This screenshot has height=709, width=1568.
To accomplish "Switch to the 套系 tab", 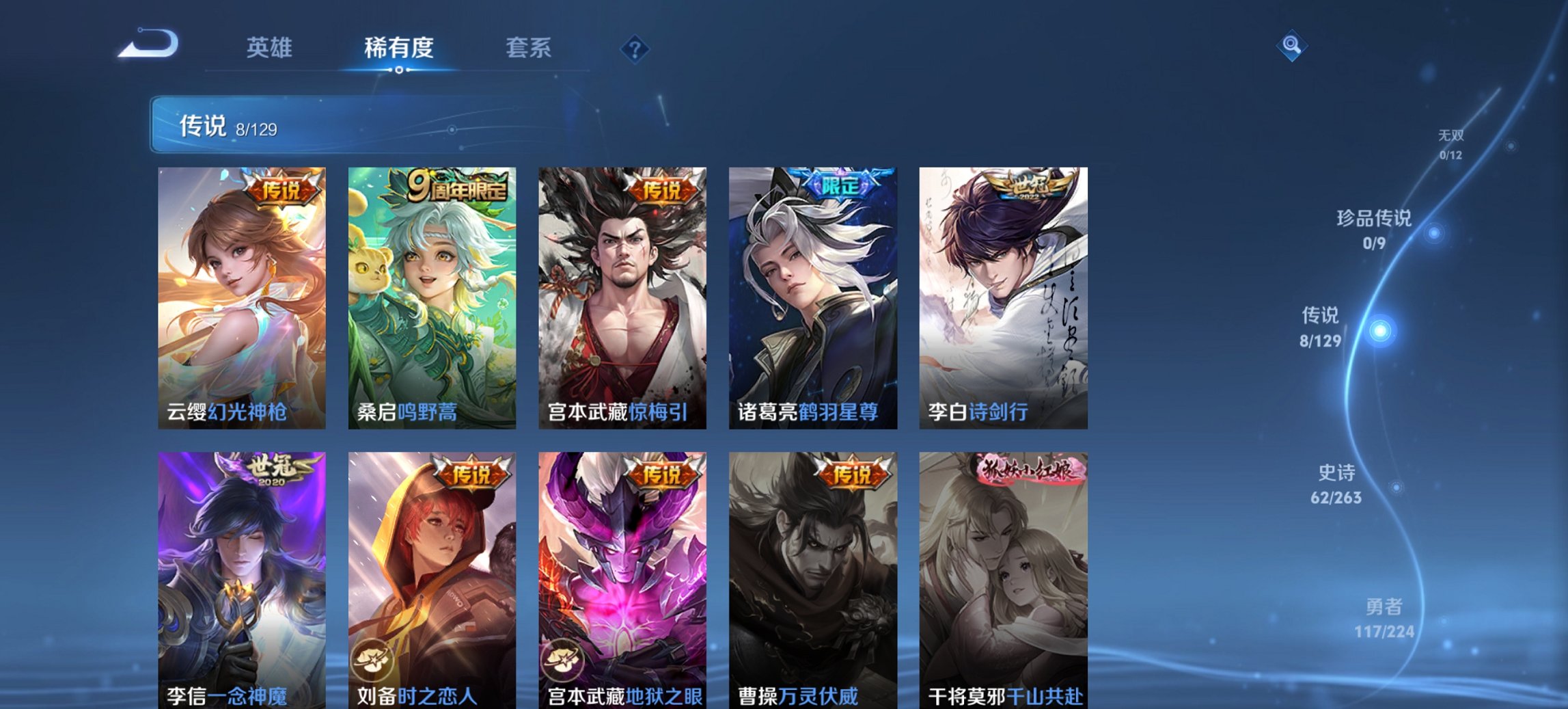I will (x=529, y=48).
